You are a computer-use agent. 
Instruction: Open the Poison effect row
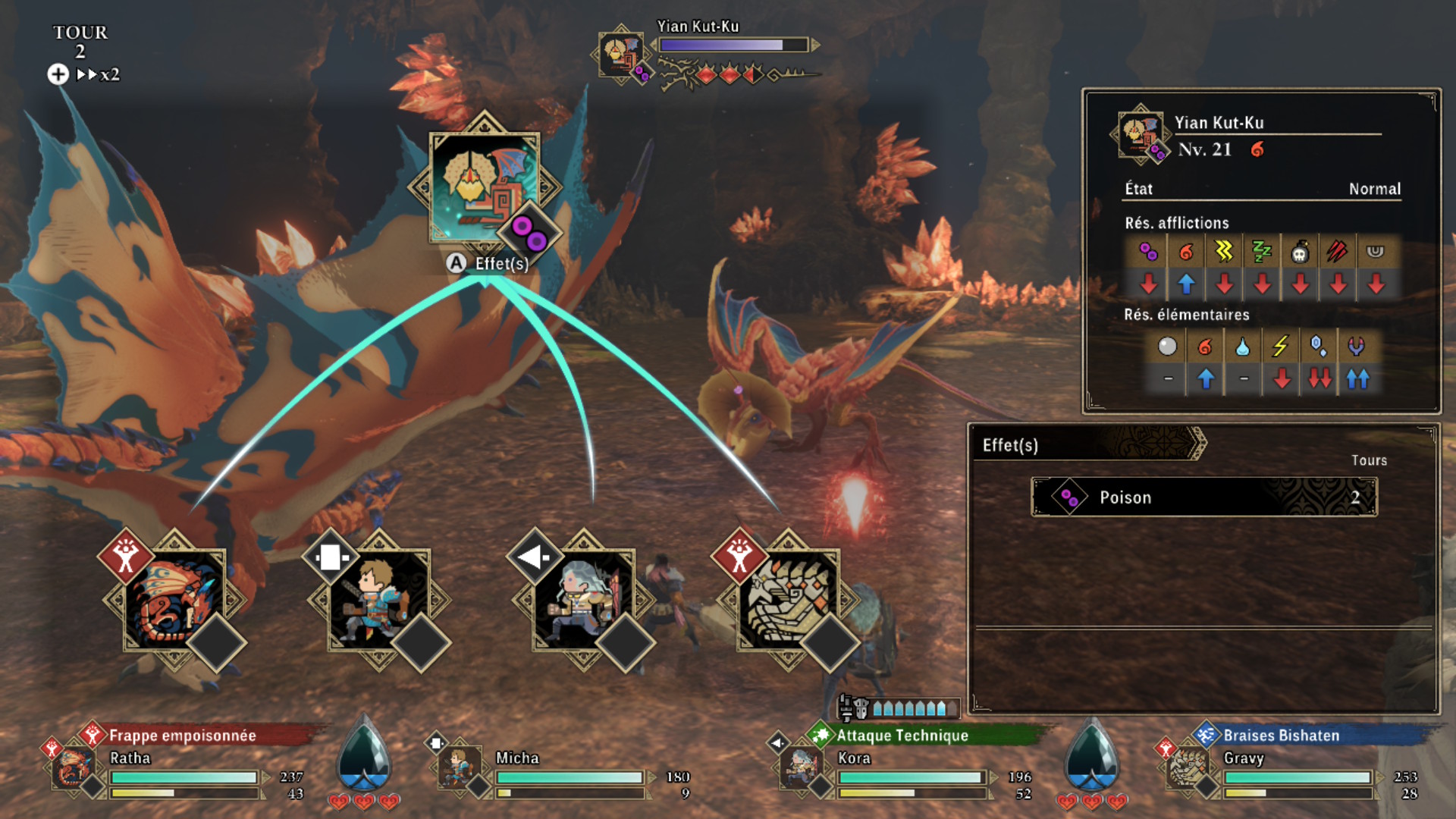click(1203, 497)
